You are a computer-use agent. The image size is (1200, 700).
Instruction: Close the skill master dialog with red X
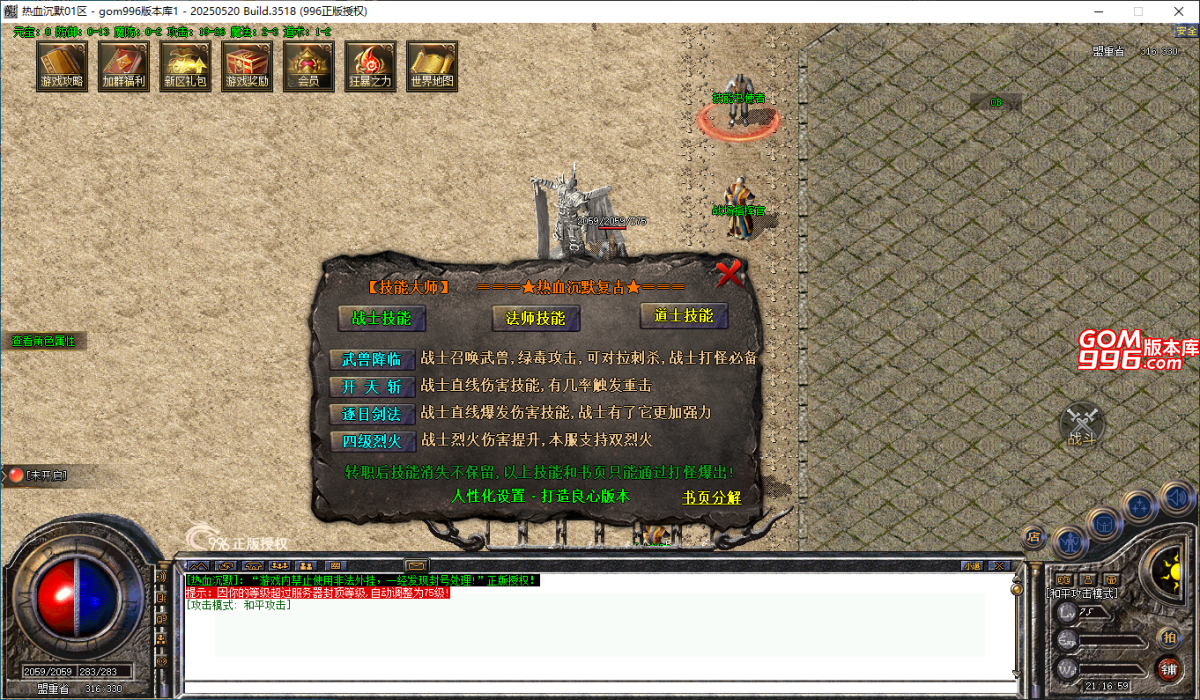tap(731, 272)
